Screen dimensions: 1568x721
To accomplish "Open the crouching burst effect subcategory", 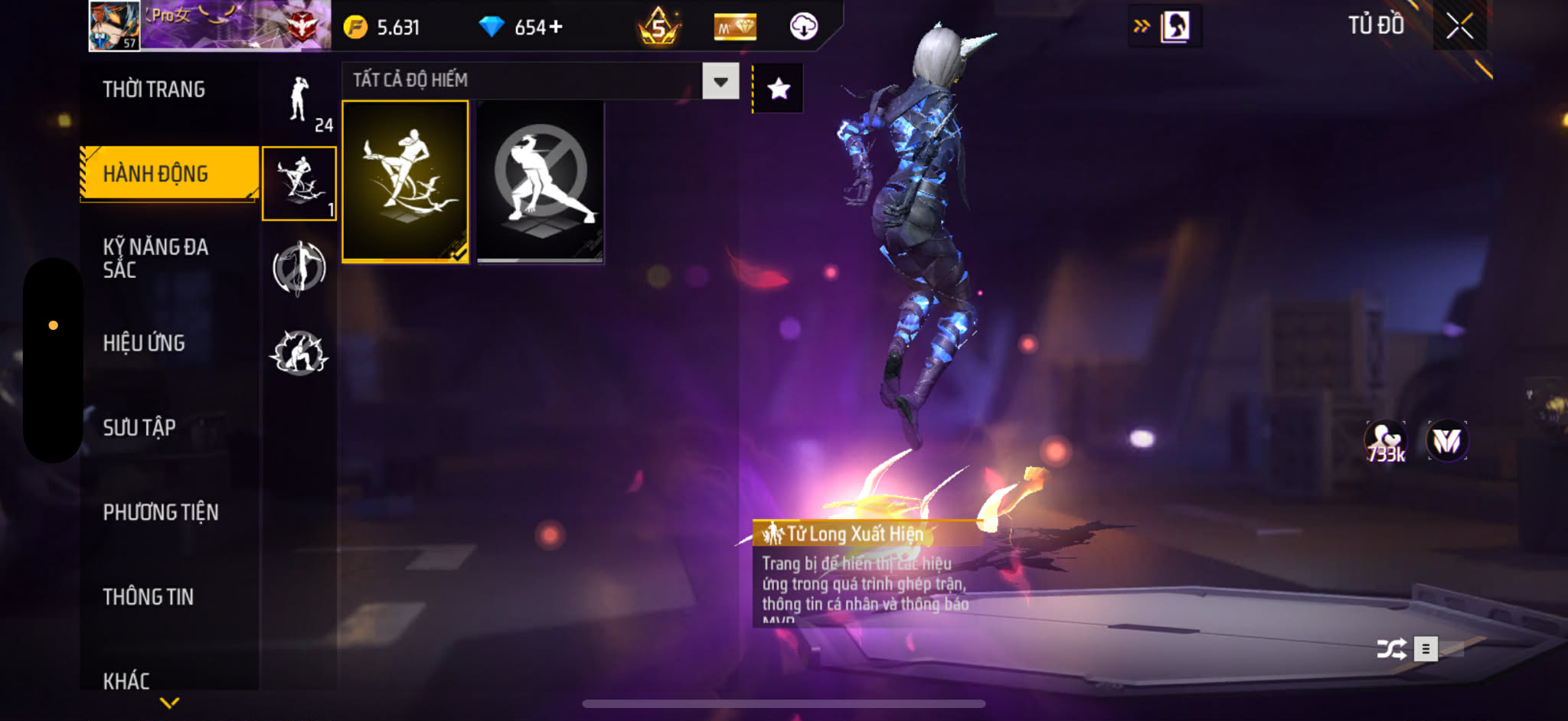I will pyautogui.click(x=299, y=353).
